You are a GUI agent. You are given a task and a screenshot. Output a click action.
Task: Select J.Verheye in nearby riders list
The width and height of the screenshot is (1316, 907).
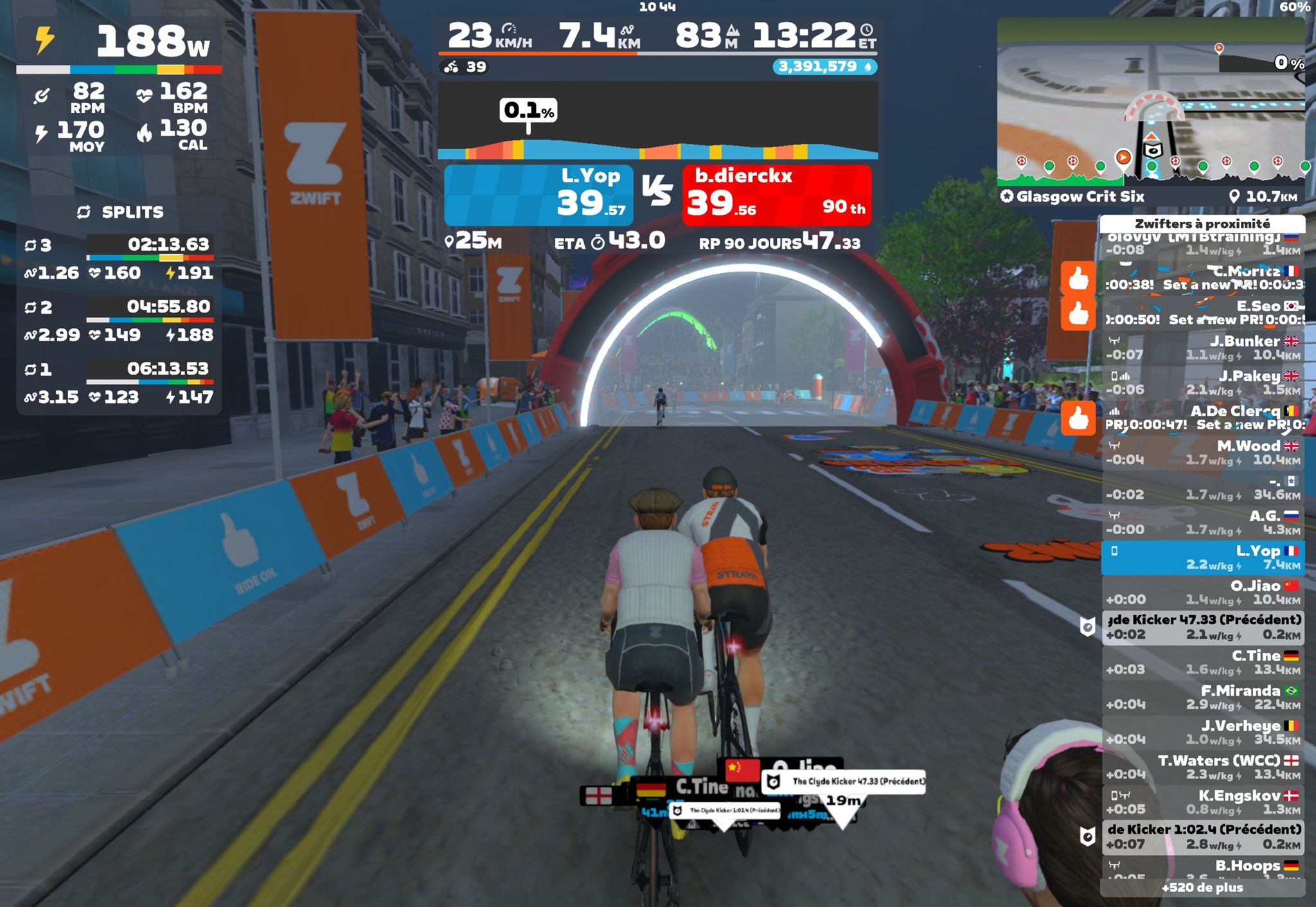(1202, 732)
